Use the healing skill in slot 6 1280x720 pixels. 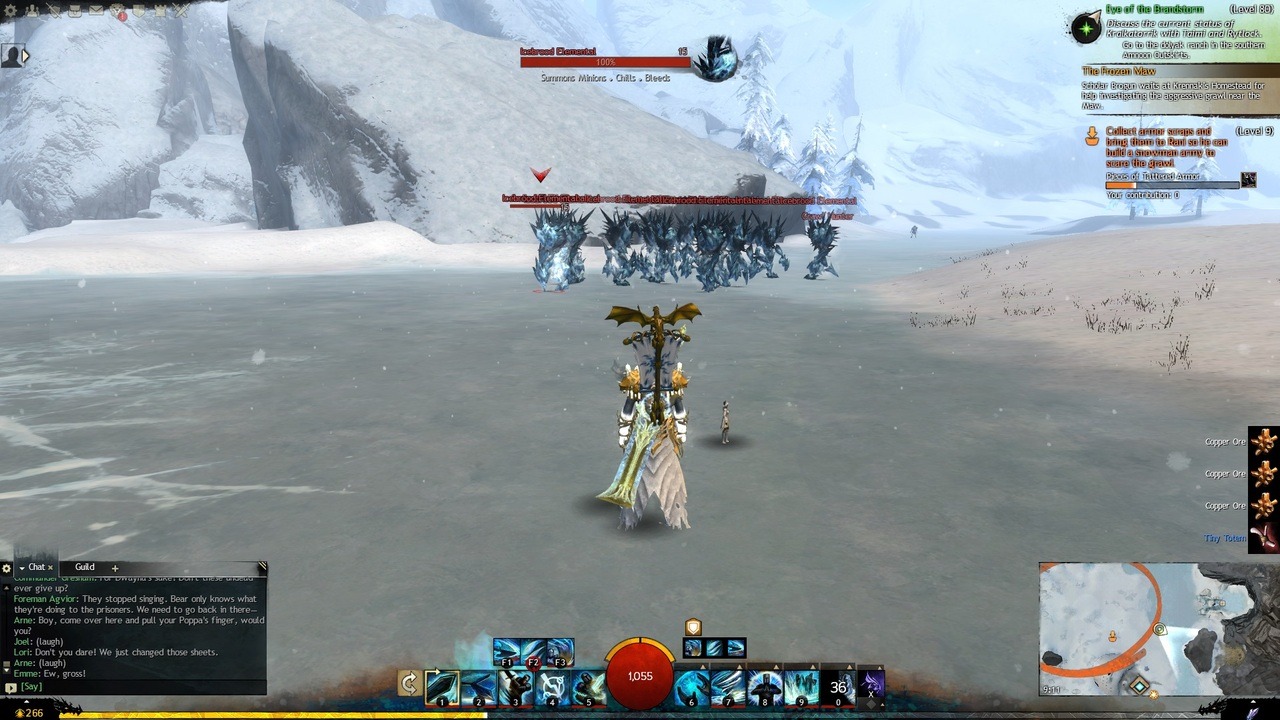pyautogui.click(x=692, y=687)
